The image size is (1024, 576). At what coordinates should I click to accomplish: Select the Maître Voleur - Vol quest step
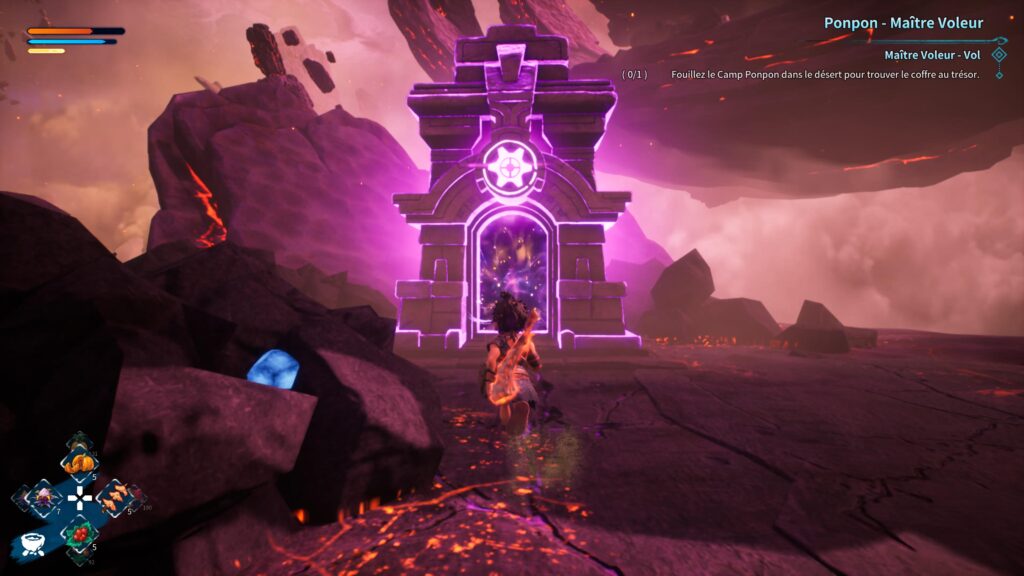(x=933, y=56)
